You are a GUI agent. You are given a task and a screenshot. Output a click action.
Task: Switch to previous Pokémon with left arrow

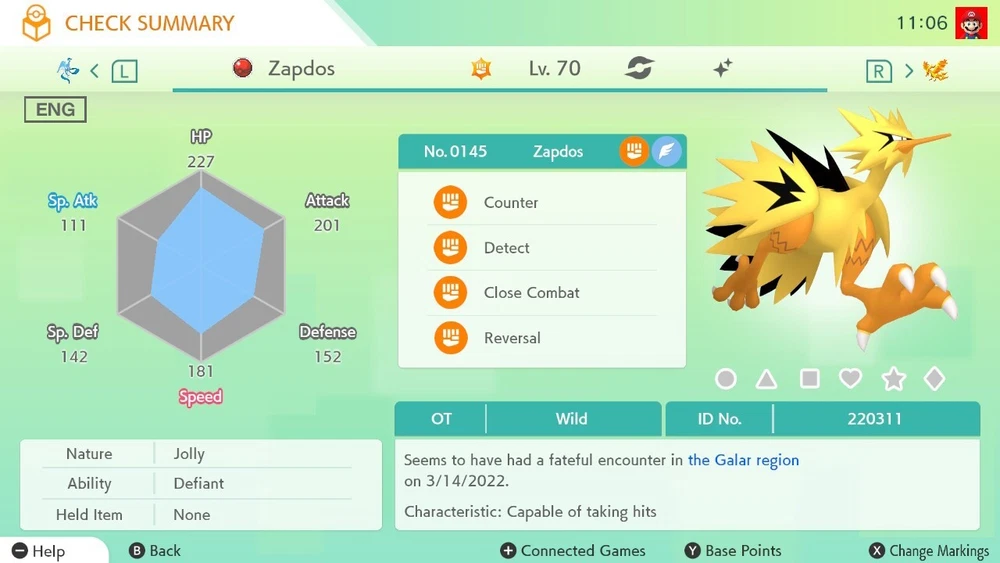pyautogui.click(x=94, y=70)
